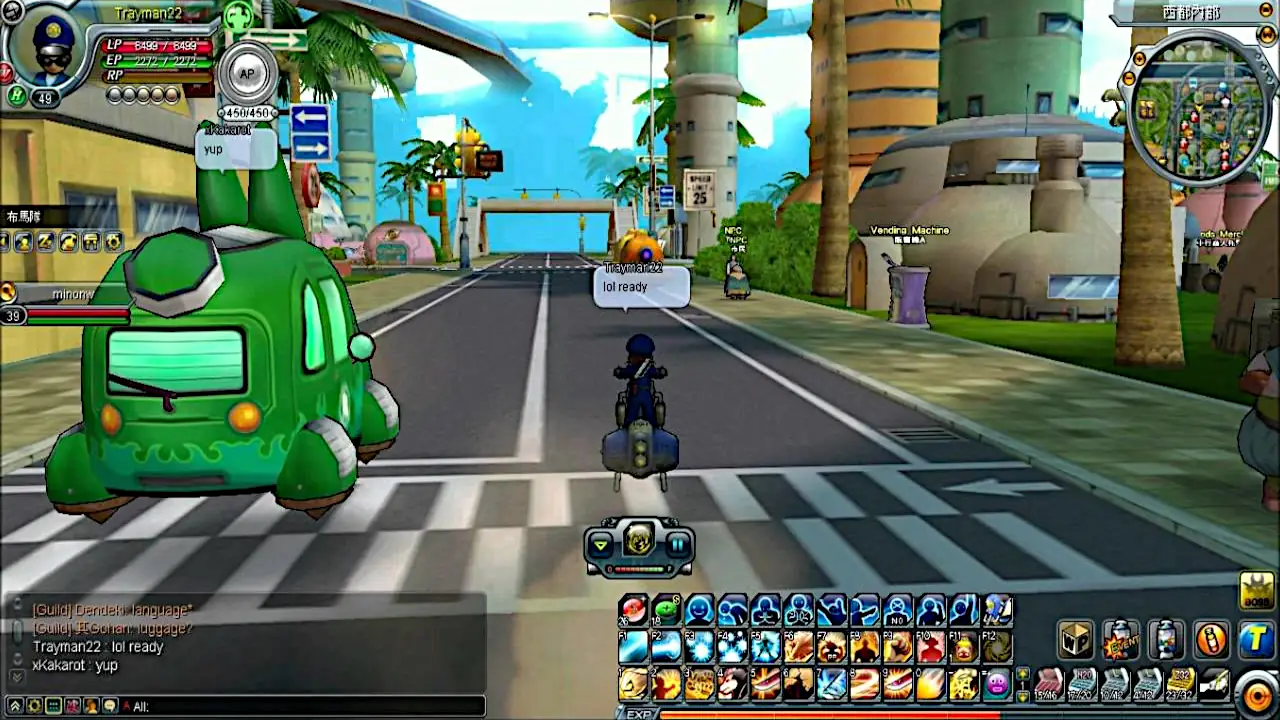Click the down arrow on vehicle panel
The image size is (1280, 720).
click(600, 545)
